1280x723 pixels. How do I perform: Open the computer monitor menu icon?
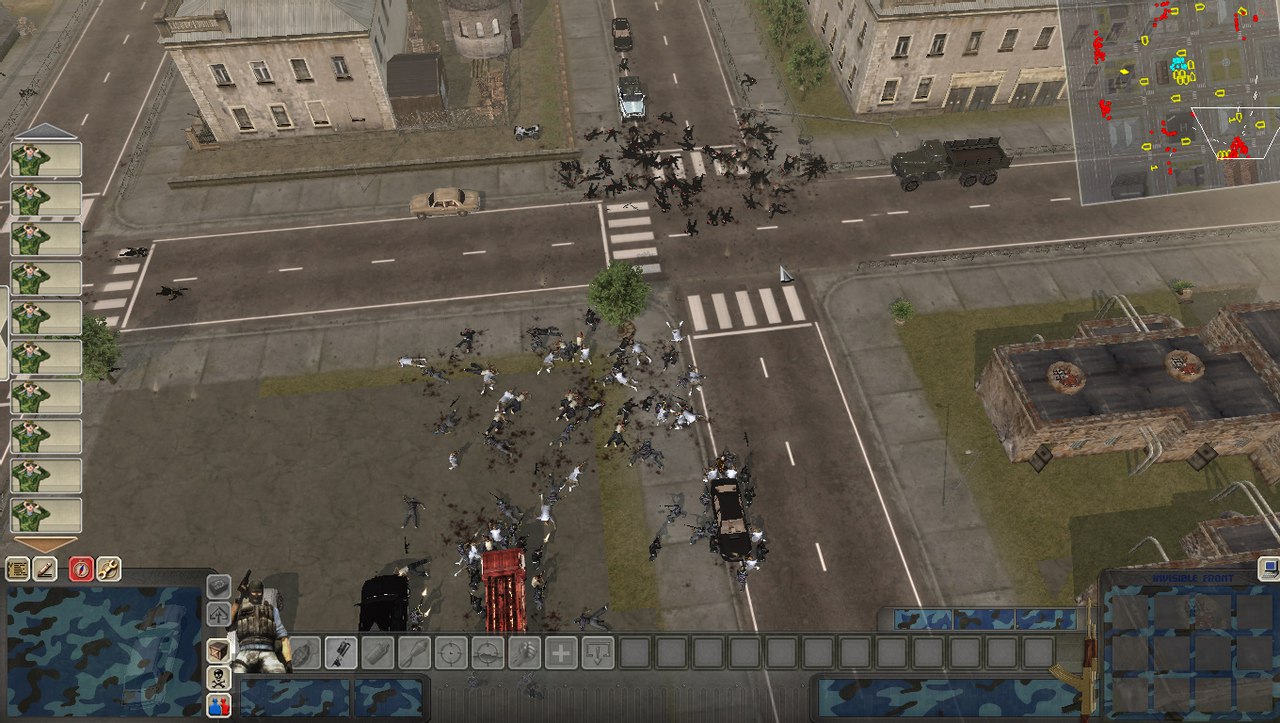coord(1270,569)
